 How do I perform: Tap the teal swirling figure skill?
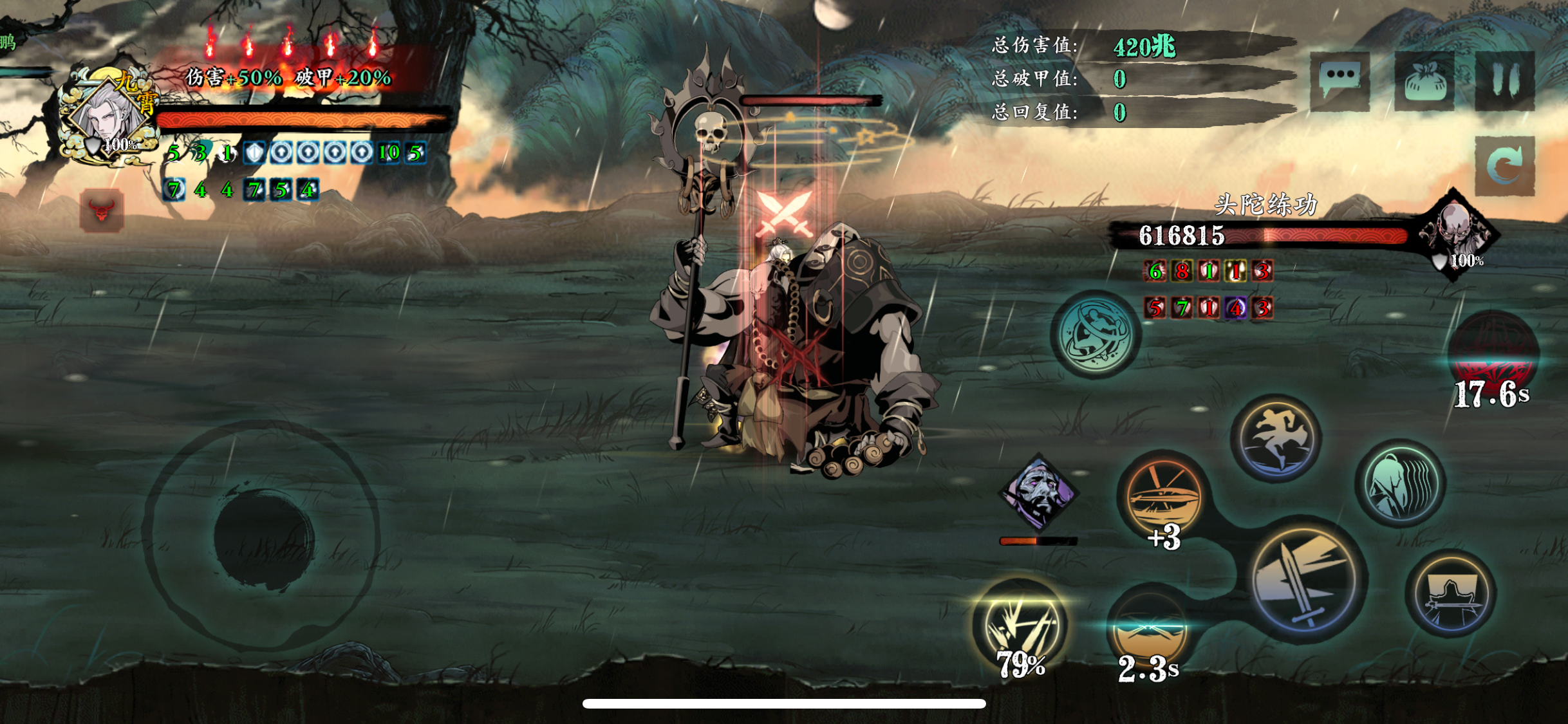(1095, 334)
